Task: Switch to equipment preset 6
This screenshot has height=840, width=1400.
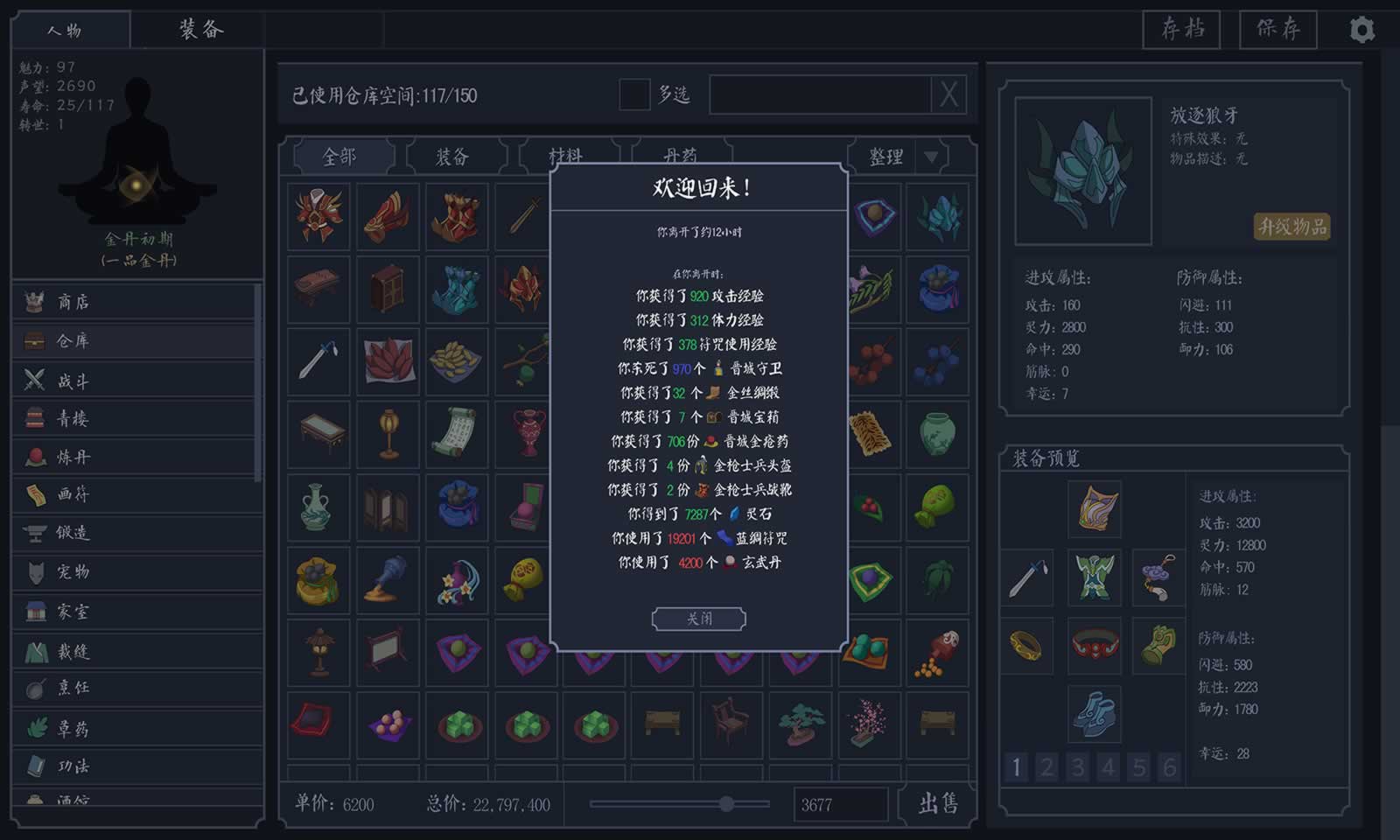Action: pos(1169,767)
